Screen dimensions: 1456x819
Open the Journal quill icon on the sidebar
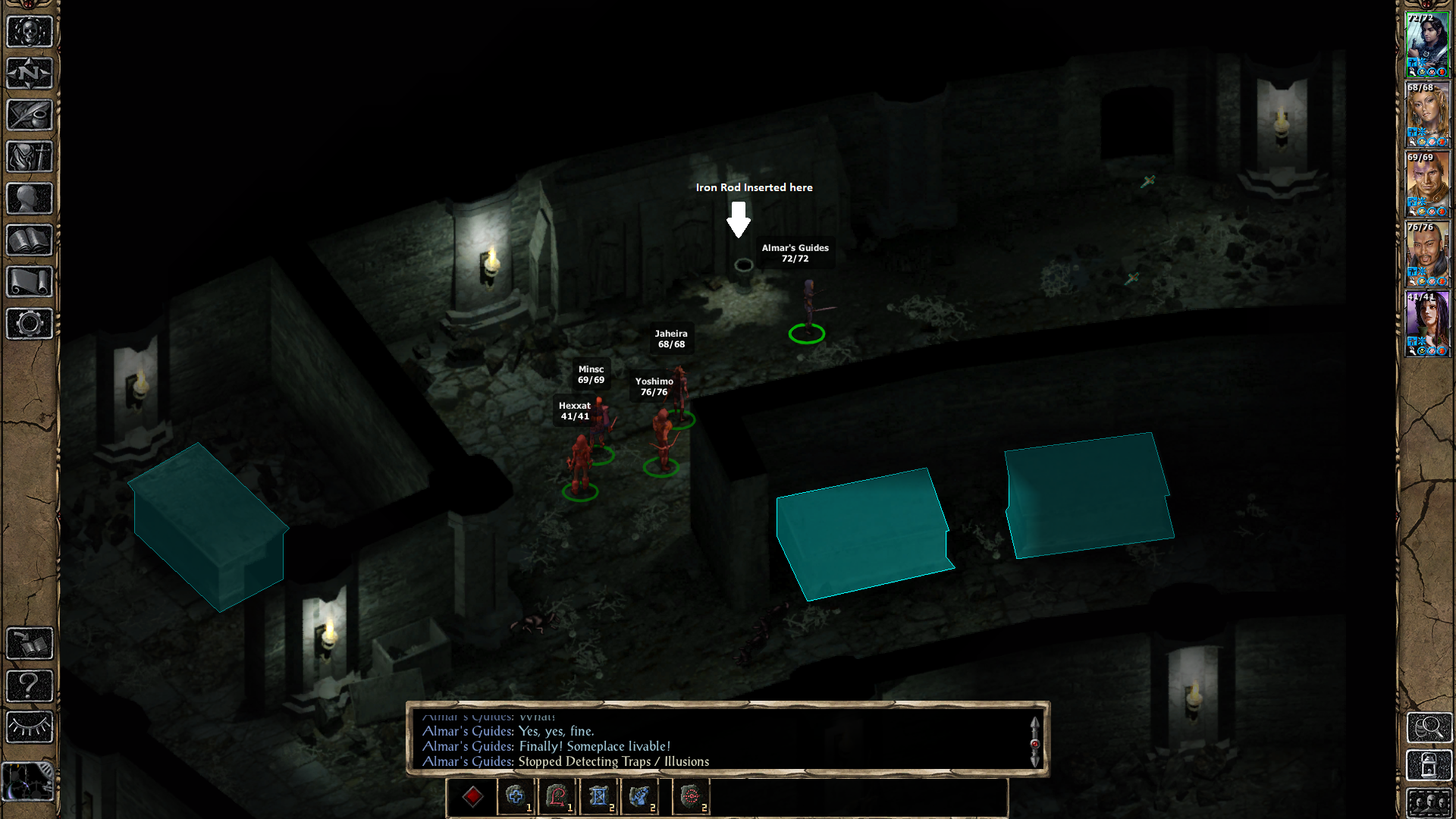[x=29, y=115]
